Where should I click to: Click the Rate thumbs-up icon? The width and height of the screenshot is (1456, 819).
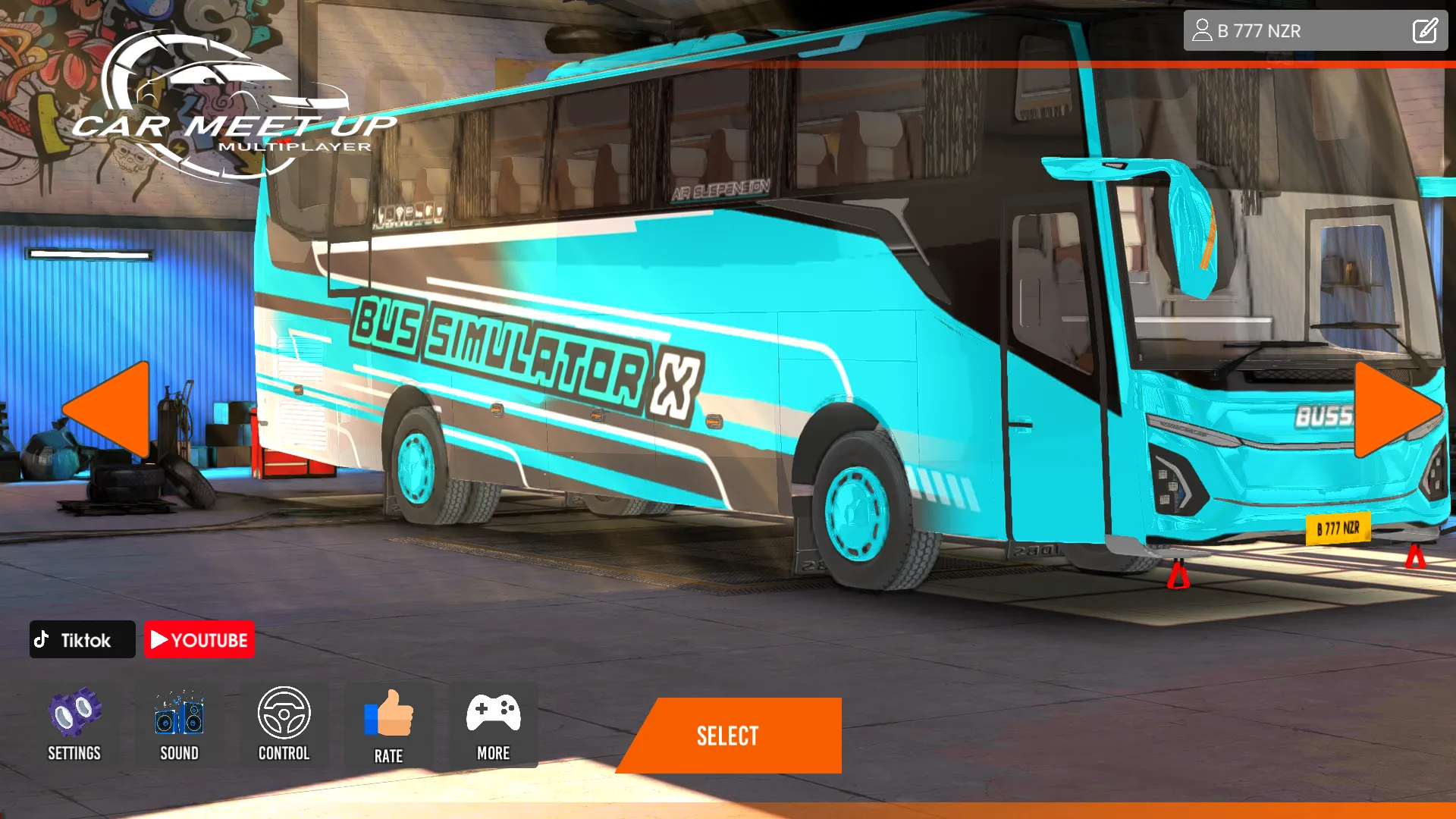(x=389, y=713)
